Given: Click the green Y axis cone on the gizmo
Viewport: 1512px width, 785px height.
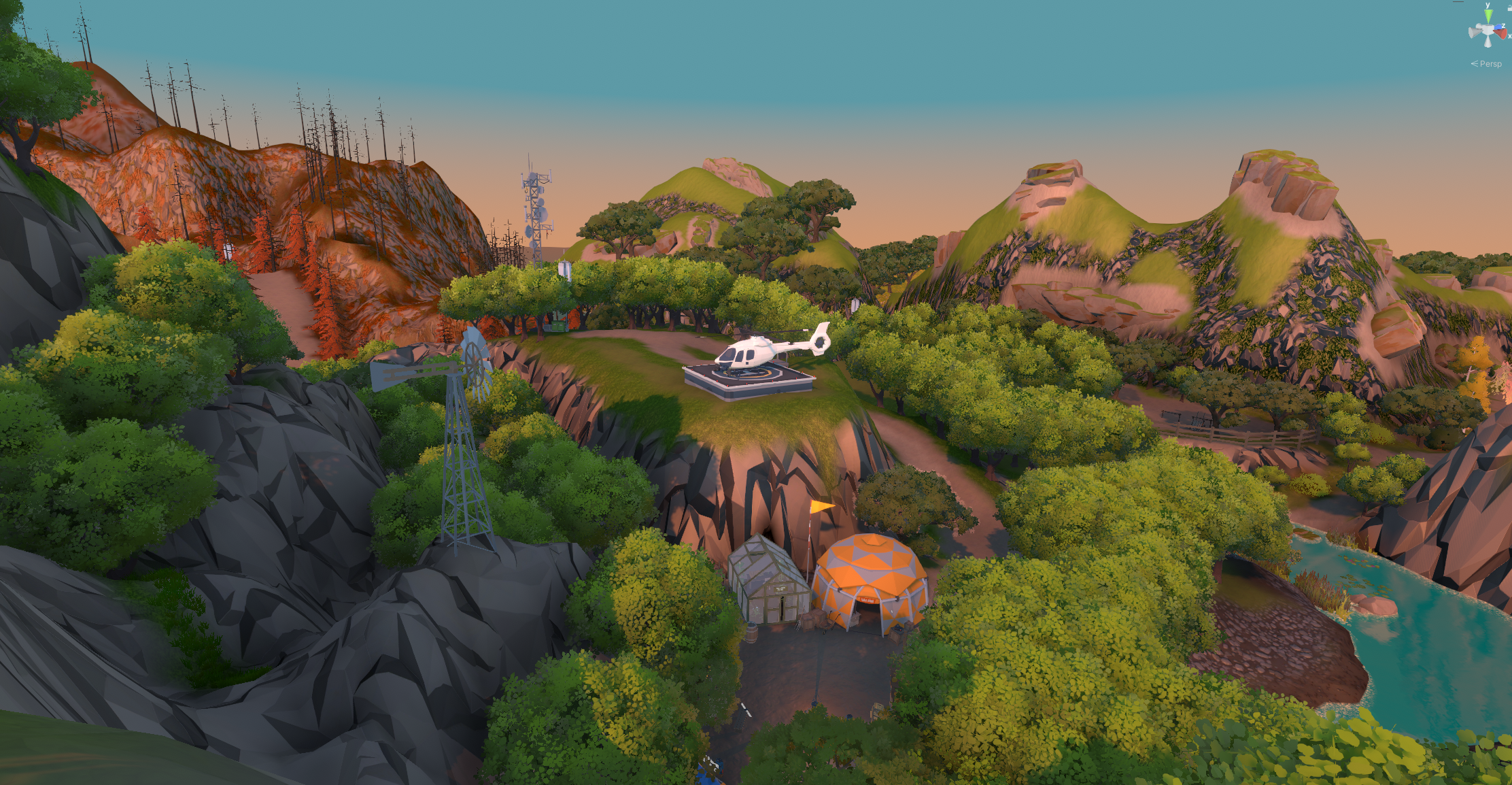Looking at the screenshot, I should pyautogui.click(x=1488, y=16).
